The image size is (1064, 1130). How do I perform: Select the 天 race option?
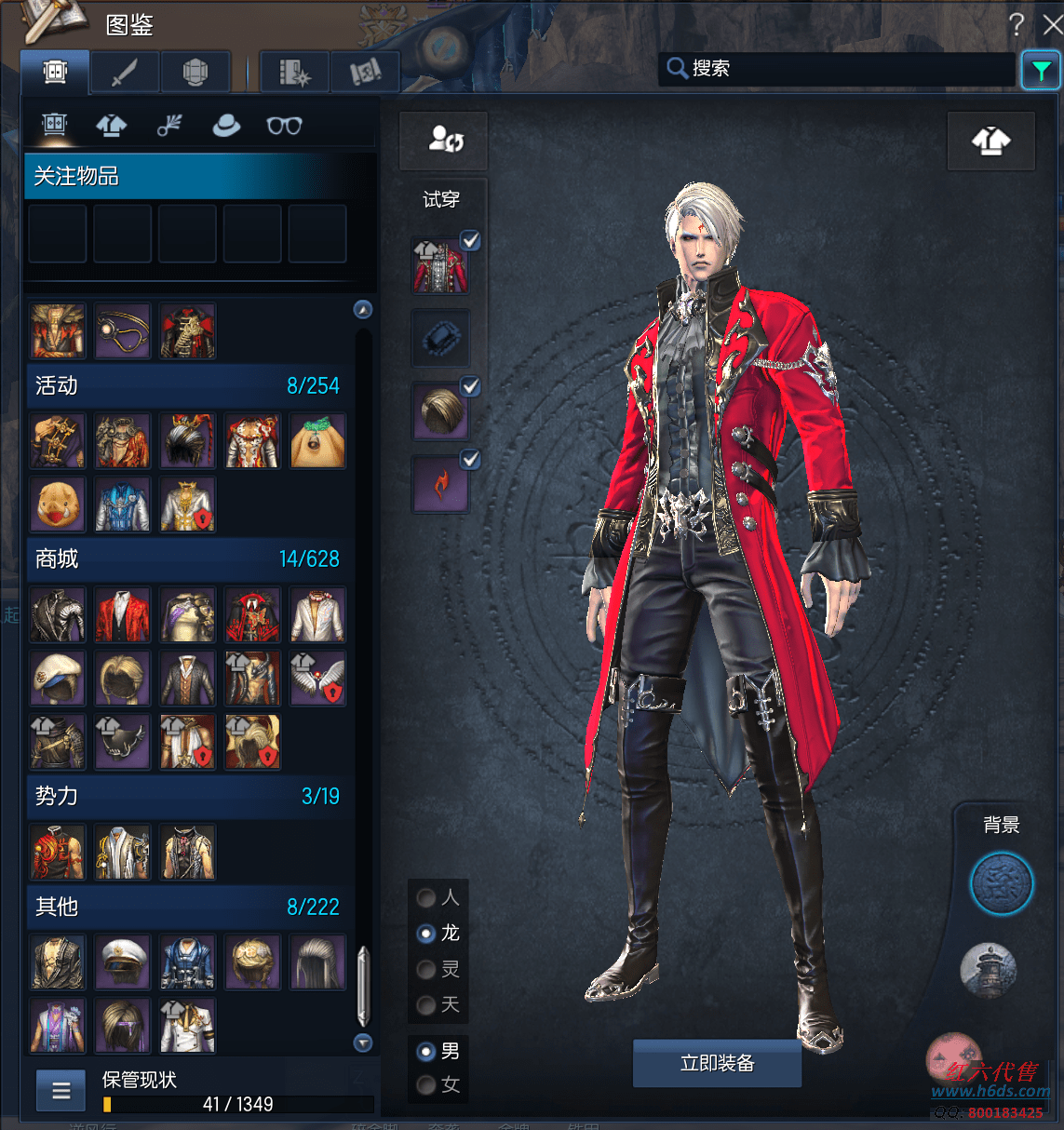point(427,1005)
